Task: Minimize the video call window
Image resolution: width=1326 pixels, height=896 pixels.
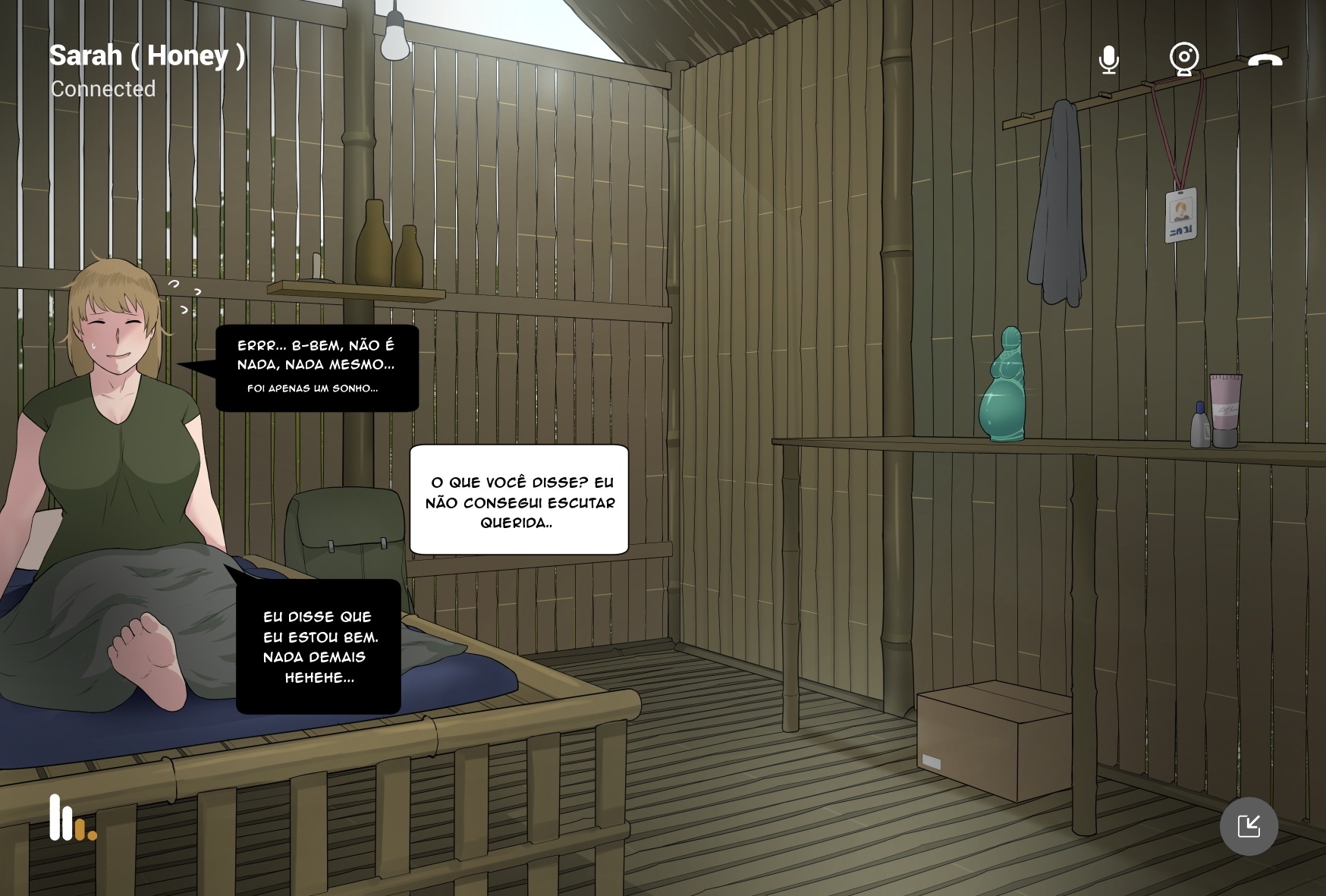Action: [x=1249, y=826]
